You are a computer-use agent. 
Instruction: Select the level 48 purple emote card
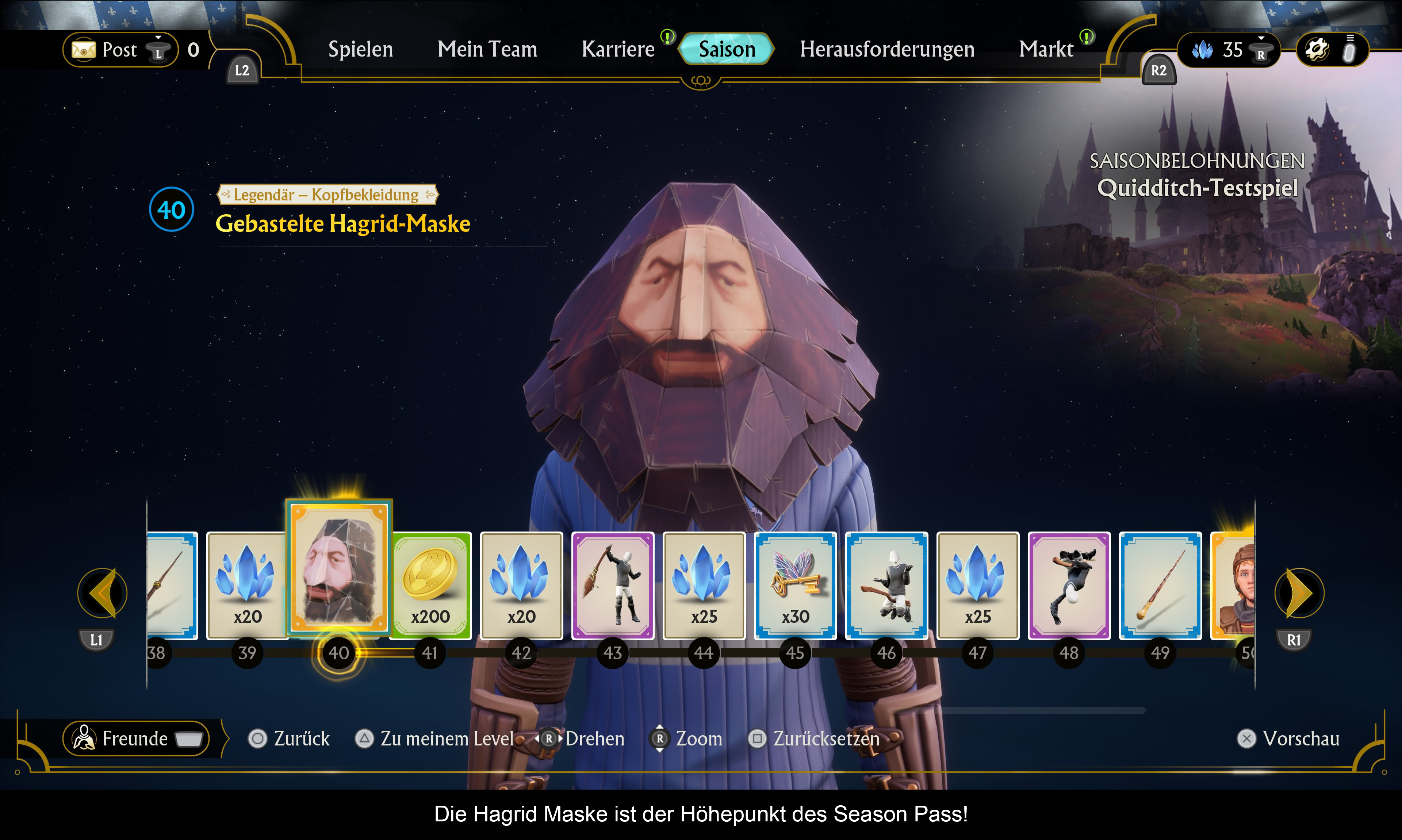(1069, 585)
